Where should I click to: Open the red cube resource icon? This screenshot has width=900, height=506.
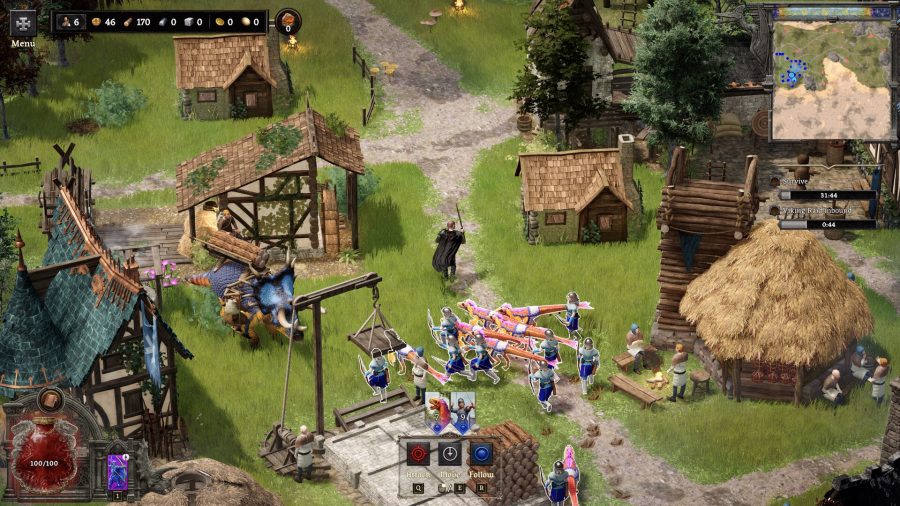[x=288, y=21]
